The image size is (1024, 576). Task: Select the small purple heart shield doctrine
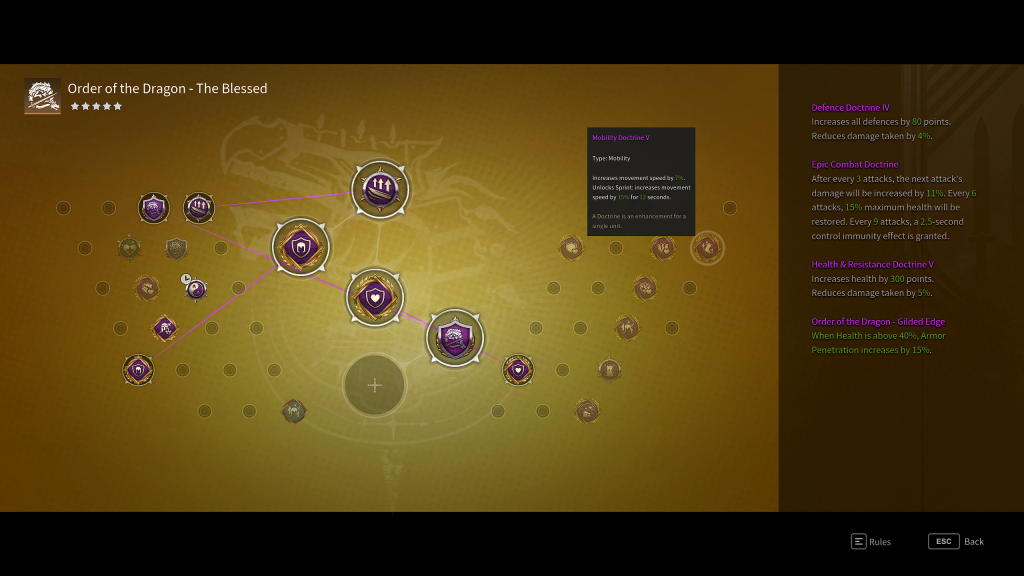tap(517, 369)
